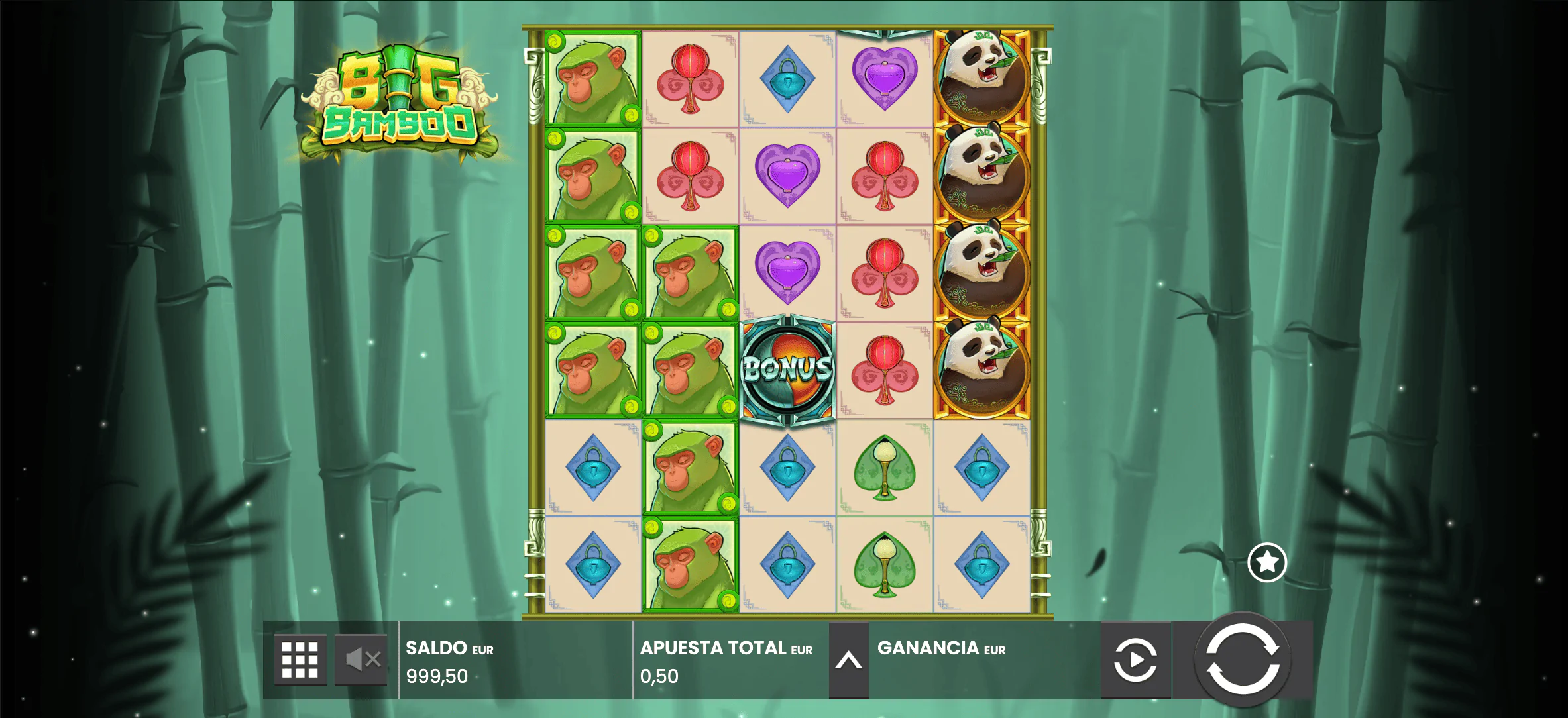Open the star bonus feature button
Viewport: 1568px width, 718px height.
1267,563
